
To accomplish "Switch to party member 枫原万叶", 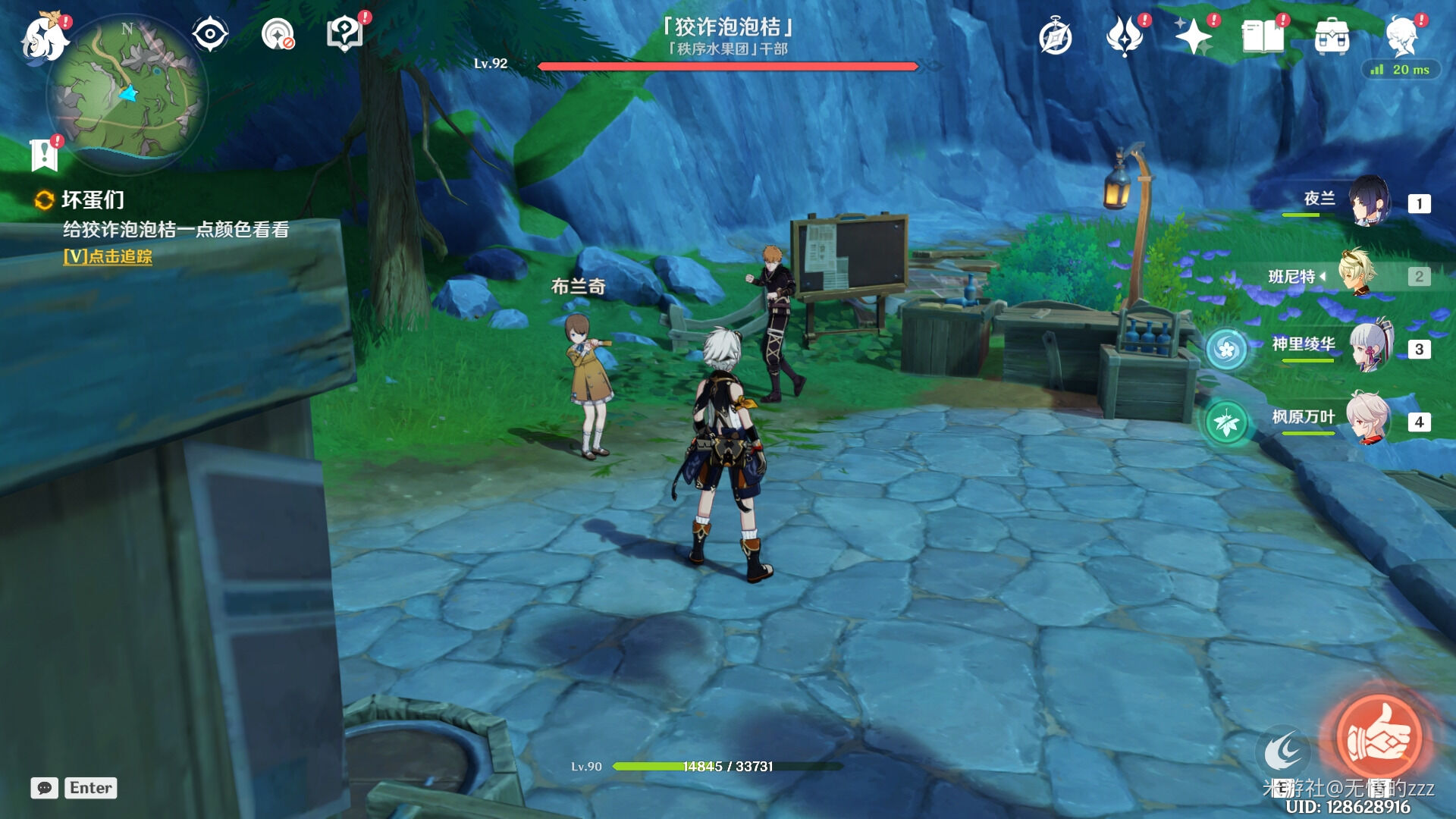I will [1369, 419].
